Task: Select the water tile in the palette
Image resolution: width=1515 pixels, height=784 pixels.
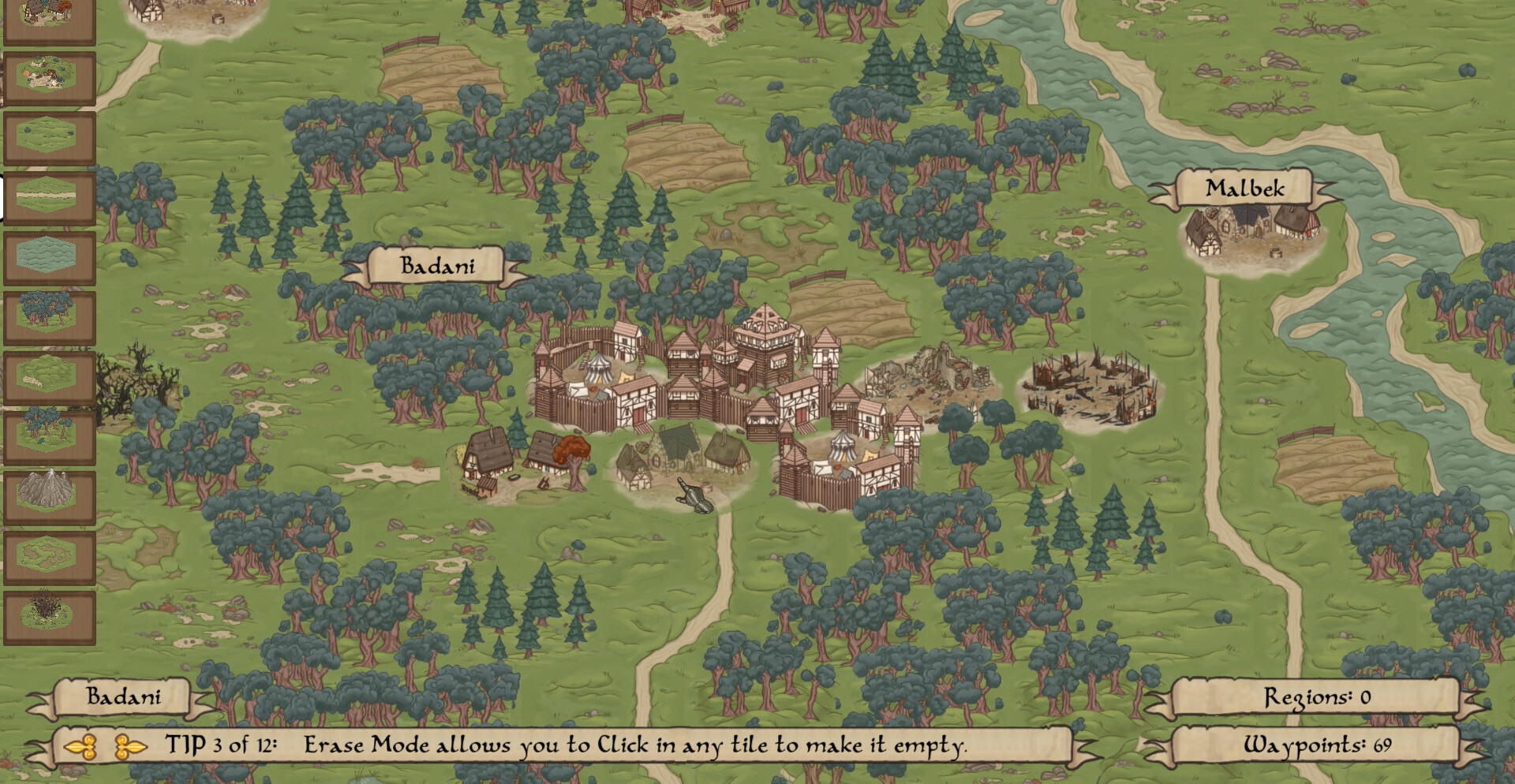Action: point(49,257)
